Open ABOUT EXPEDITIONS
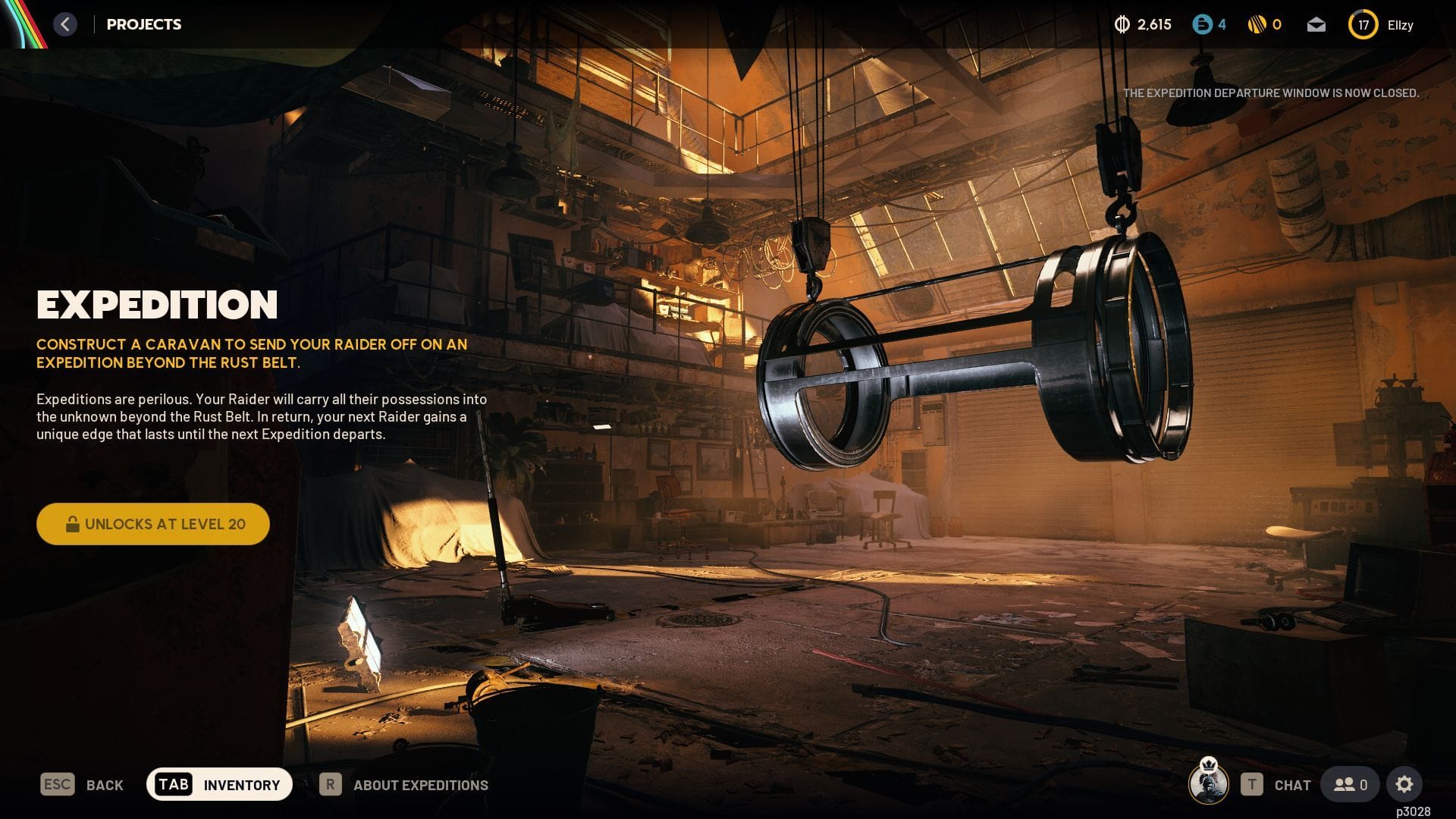The height and width of the screenshot is (819, 1456). [422, 785]
